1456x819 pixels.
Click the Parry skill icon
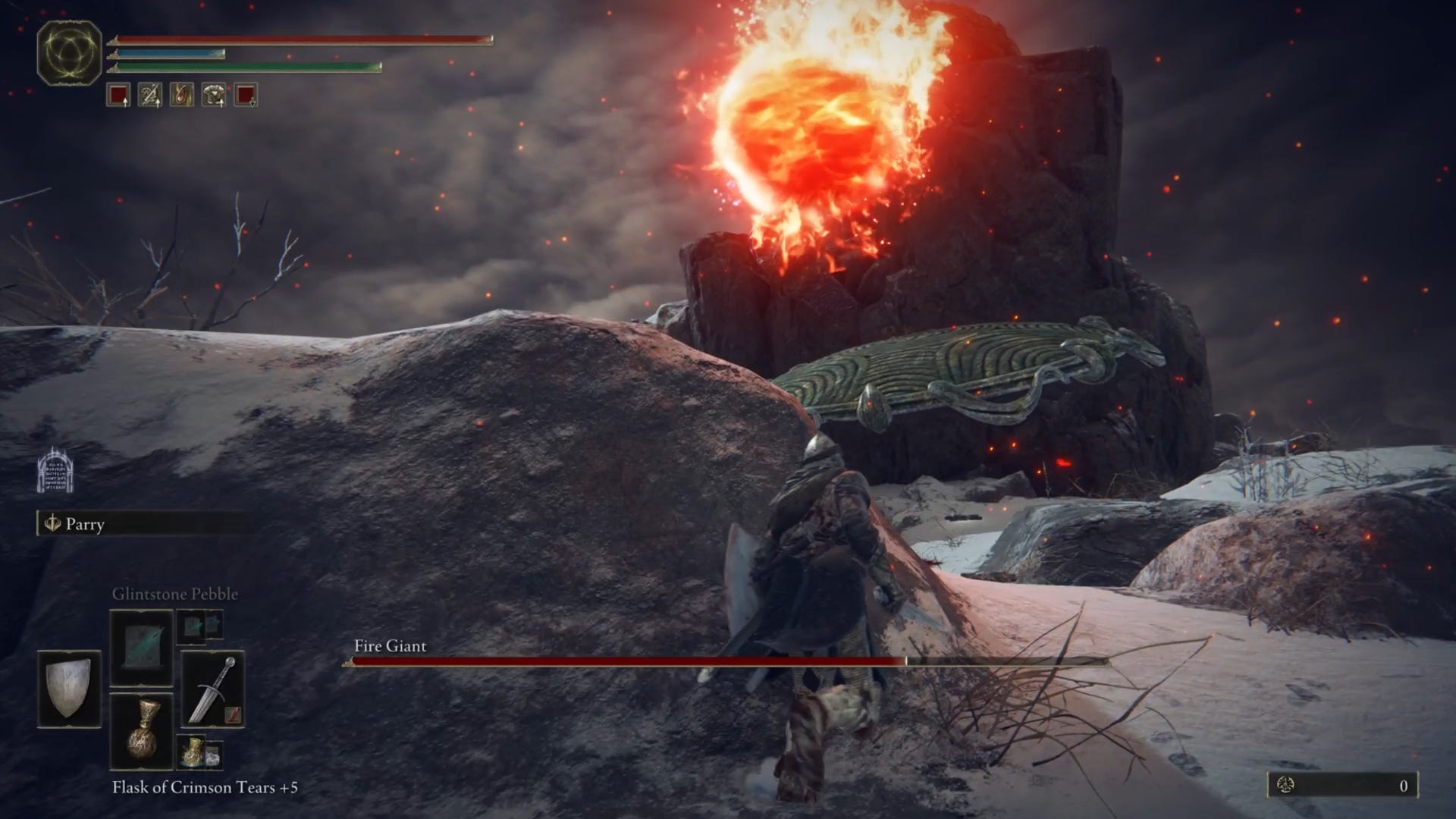pyautogui.click(x=52, y=524)
